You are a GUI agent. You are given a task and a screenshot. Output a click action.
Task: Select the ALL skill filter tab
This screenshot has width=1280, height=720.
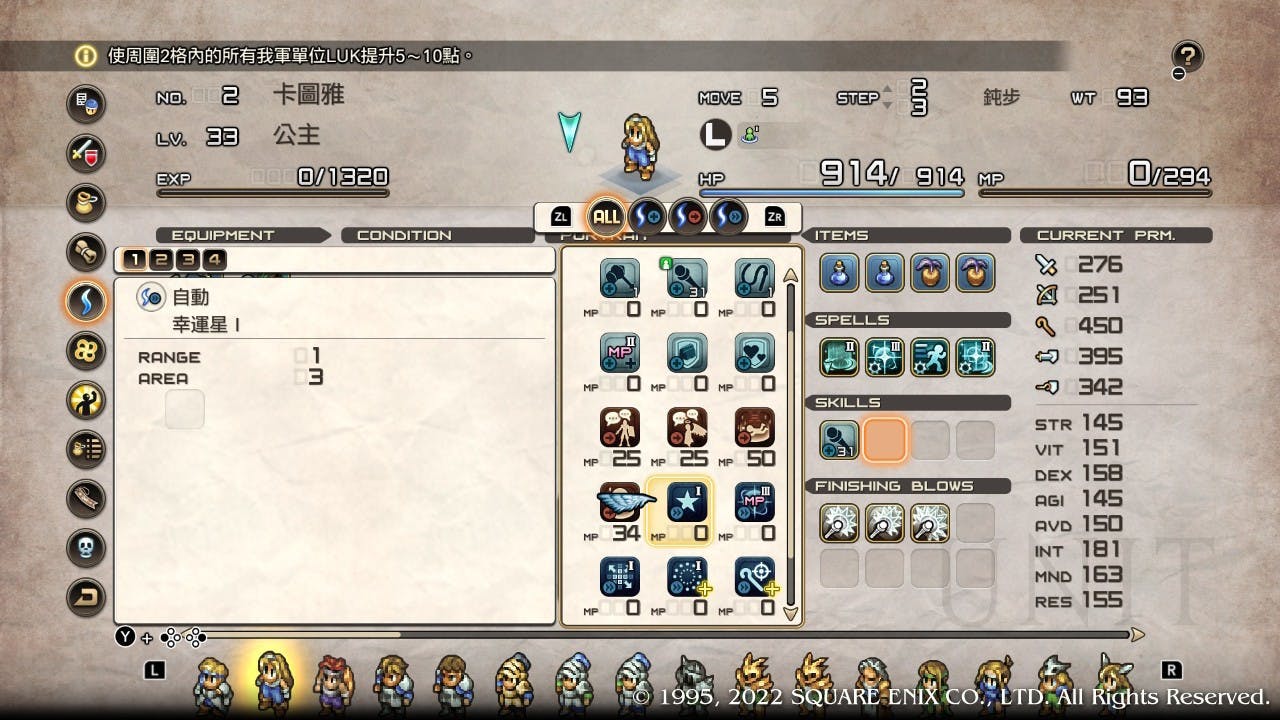tap(606, 215)
